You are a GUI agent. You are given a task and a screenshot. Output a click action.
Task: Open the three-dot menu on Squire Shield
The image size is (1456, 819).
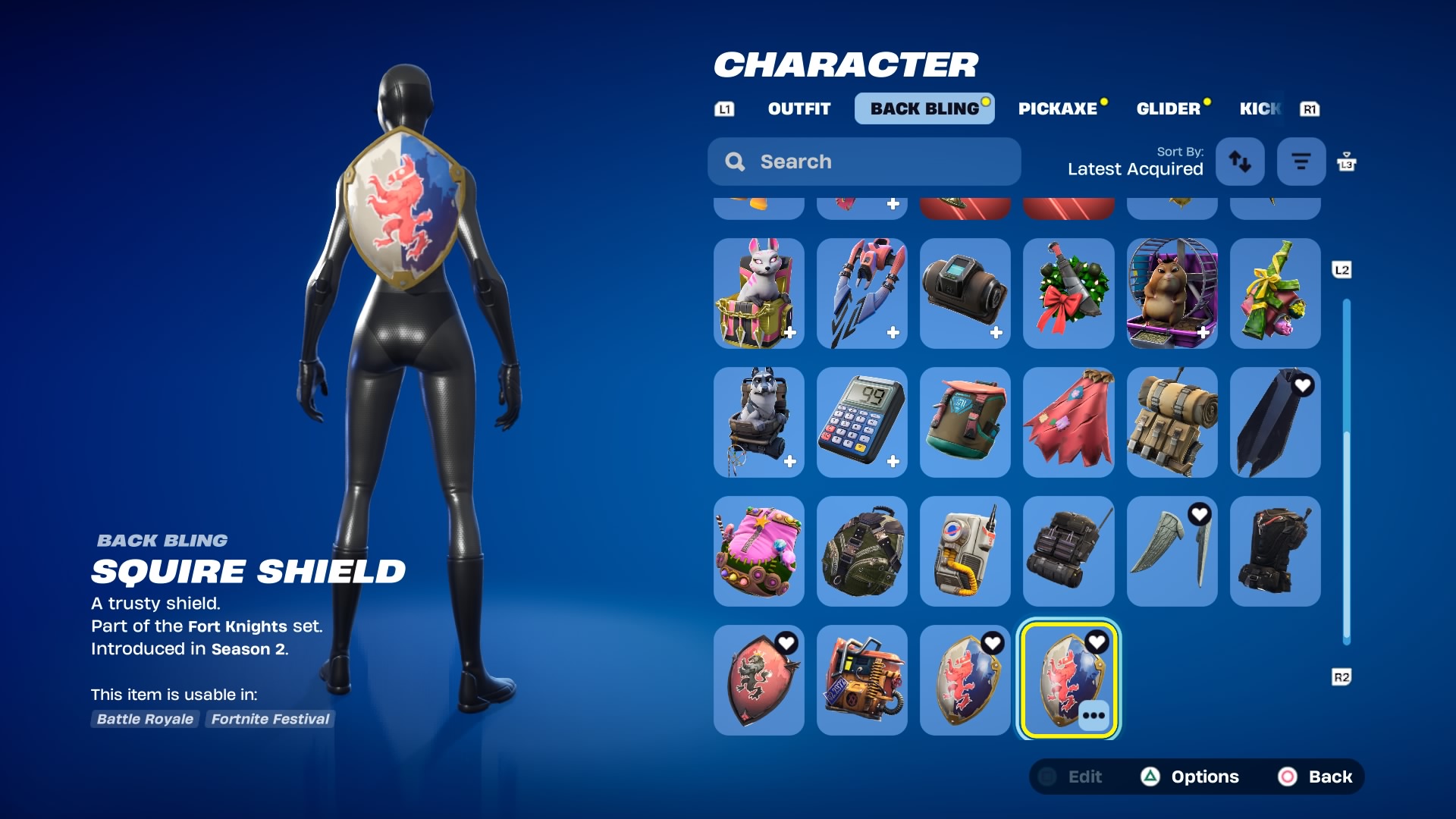[x=1094, y=715]
